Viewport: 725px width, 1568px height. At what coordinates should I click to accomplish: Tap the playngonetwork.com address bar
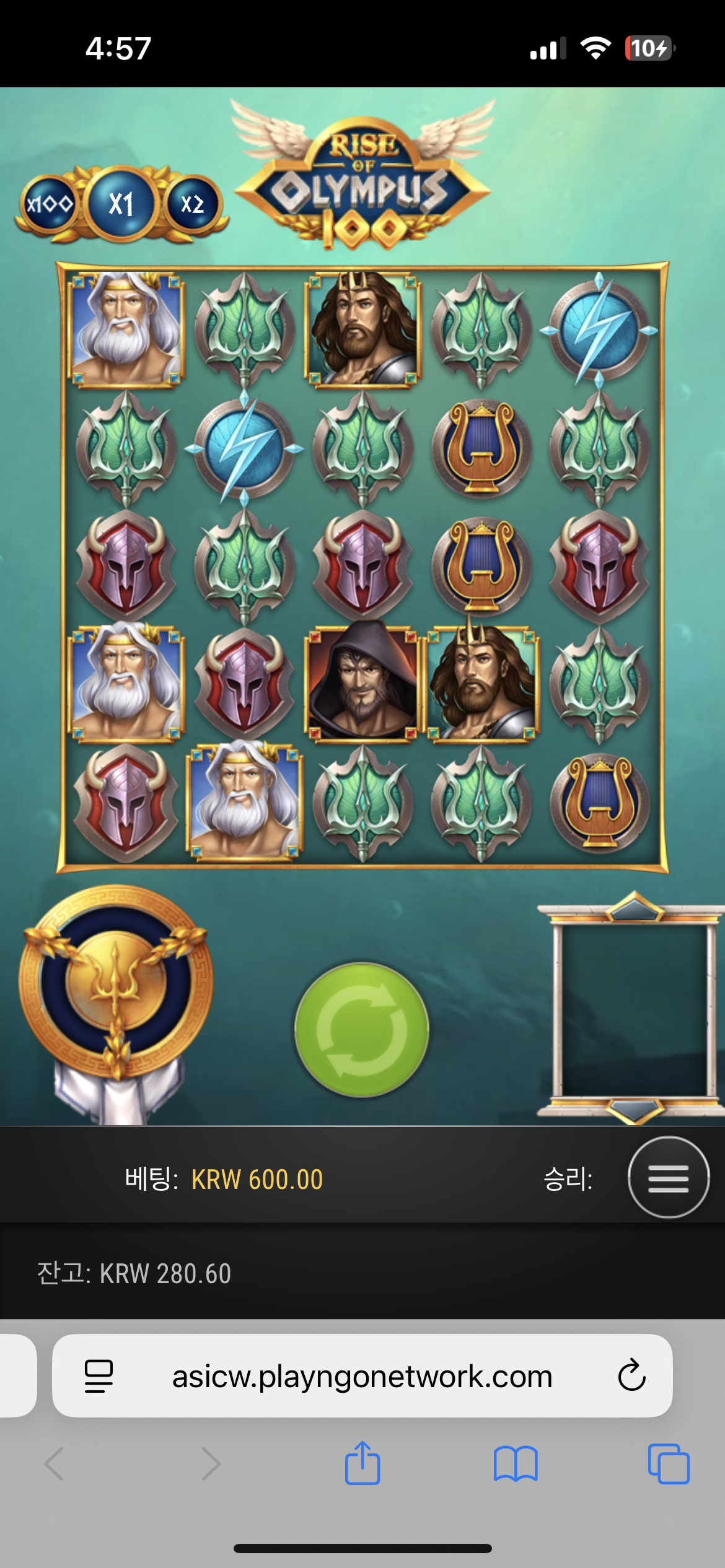click(362, 1376)
